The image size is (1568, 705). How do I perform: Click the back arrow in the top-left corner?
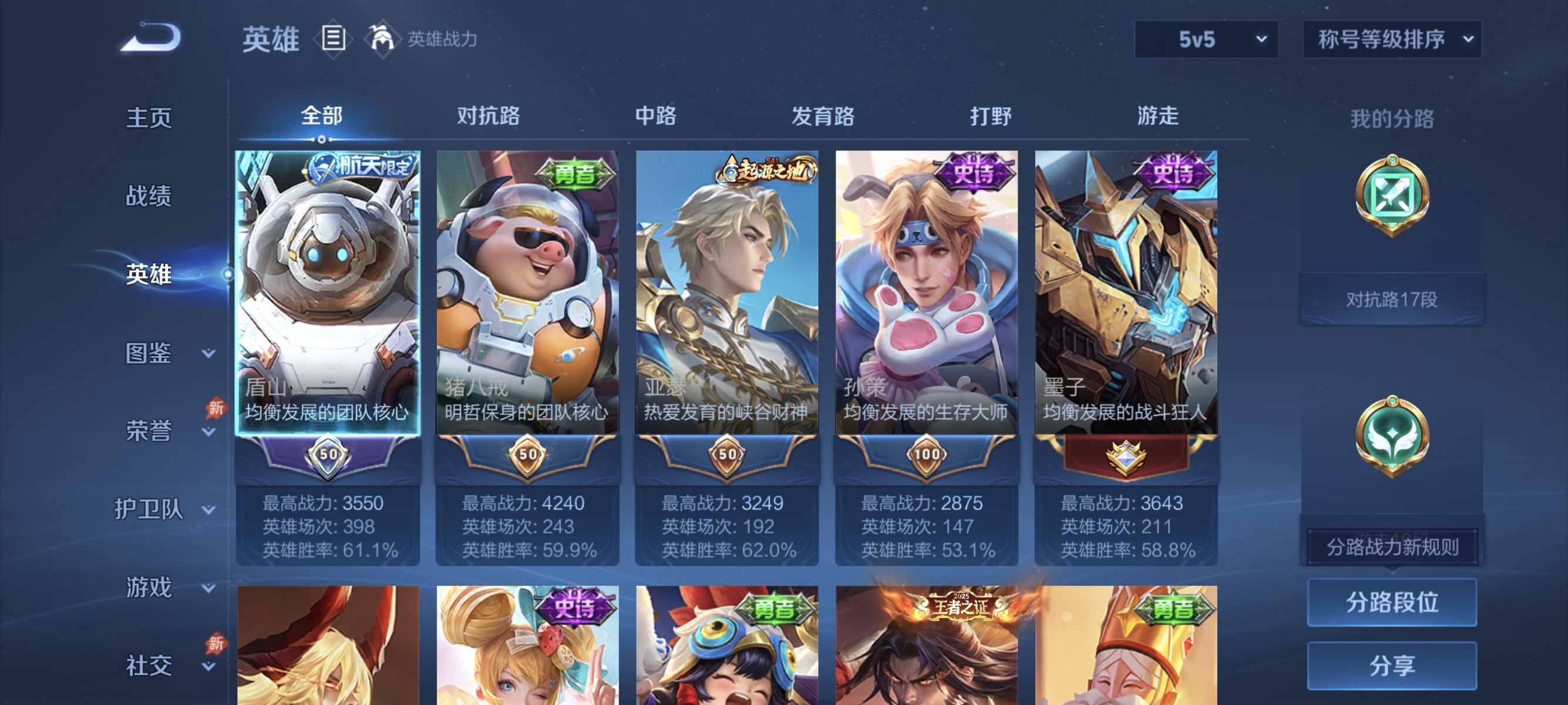click(x=151, y=38)
